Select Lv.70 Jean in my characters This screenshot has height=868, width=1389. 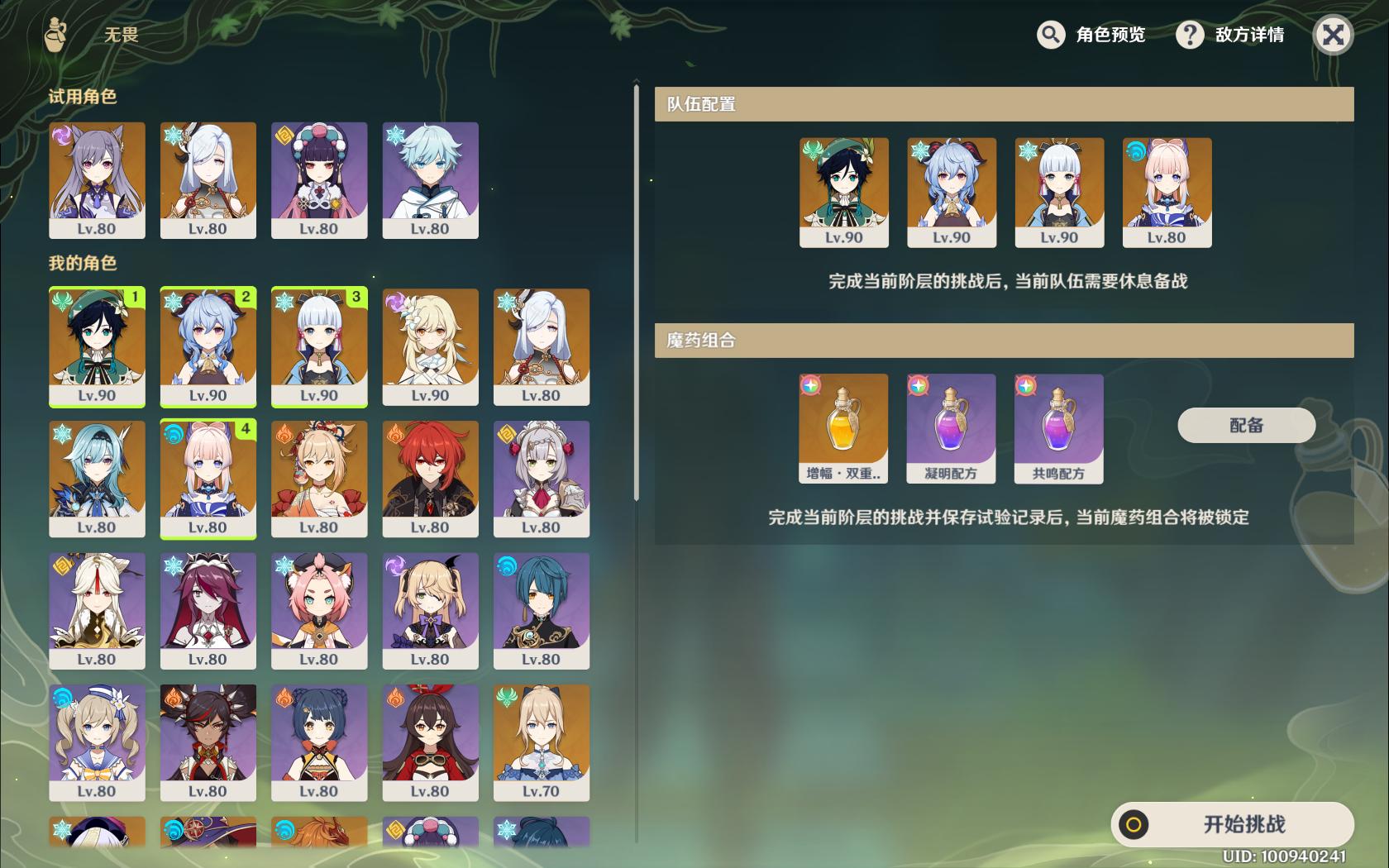point(542,742)
